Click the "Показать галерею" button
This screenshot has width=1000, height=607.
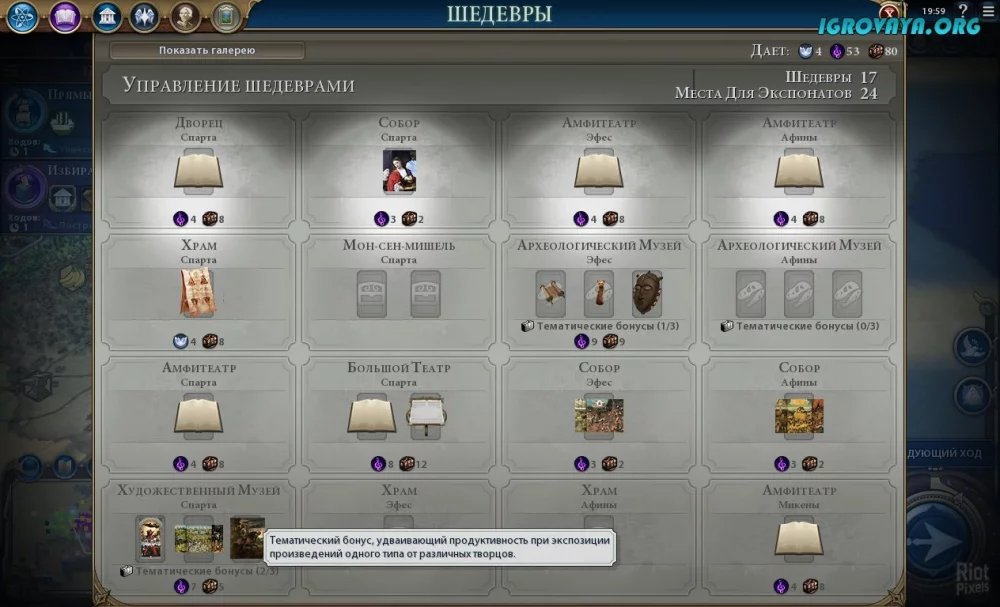[x=207, y=50]
